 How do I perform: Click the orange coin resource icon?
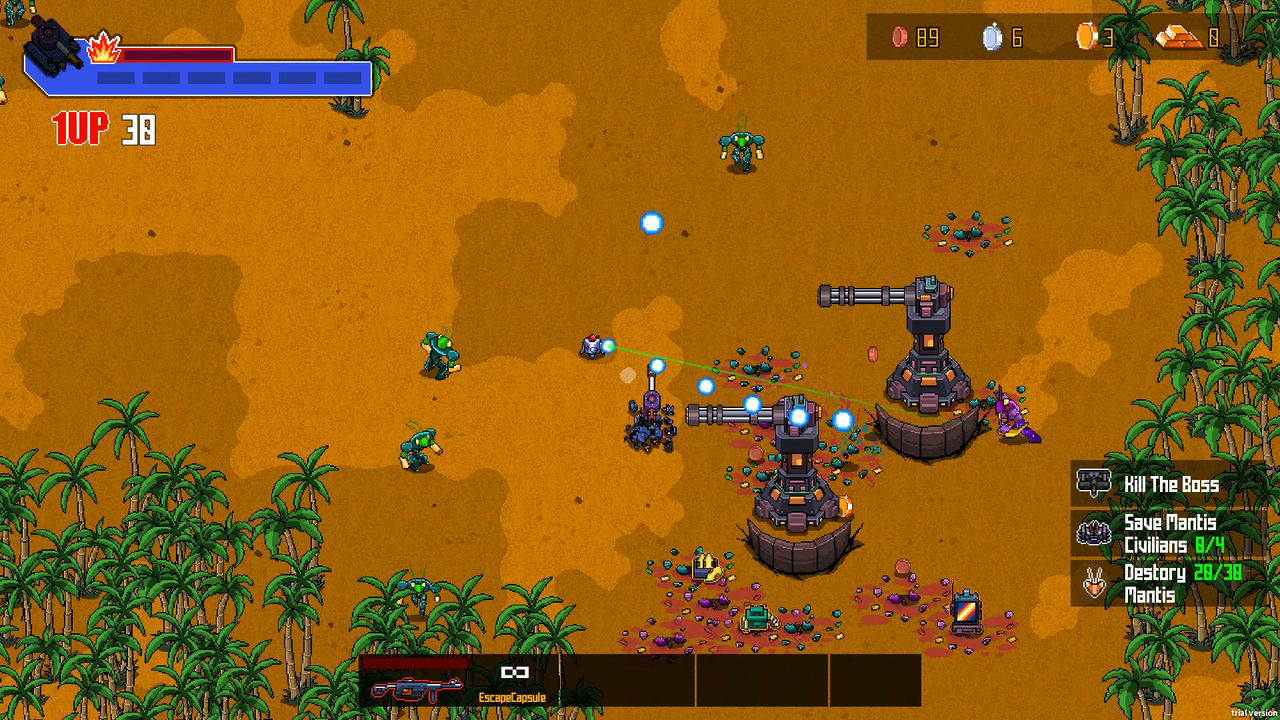click(x=1086, y=37)
